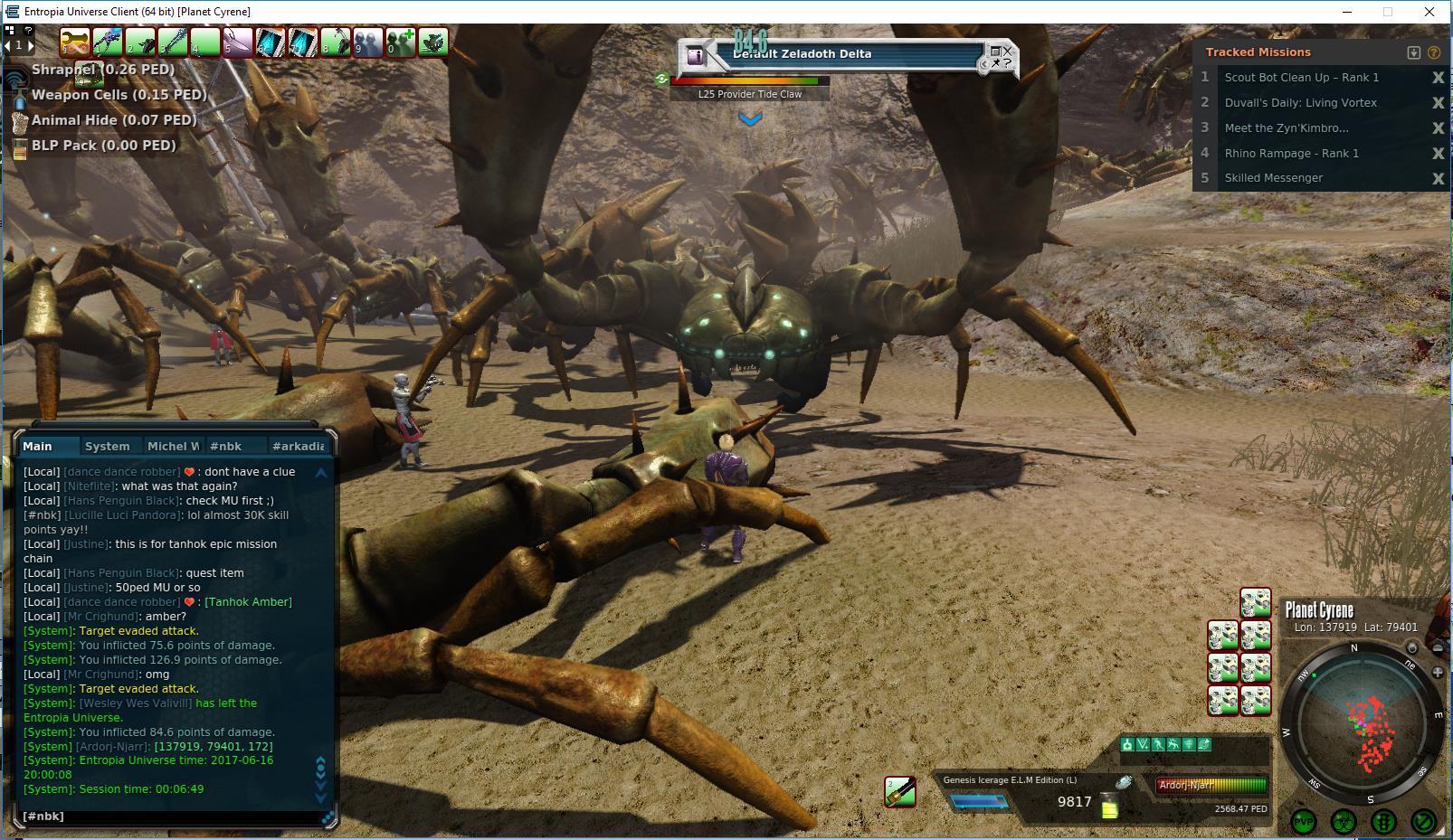Screen dimensions: 1453x840
Task: Open the #arkadia chat channel tab
Action: tap(298, 446)
